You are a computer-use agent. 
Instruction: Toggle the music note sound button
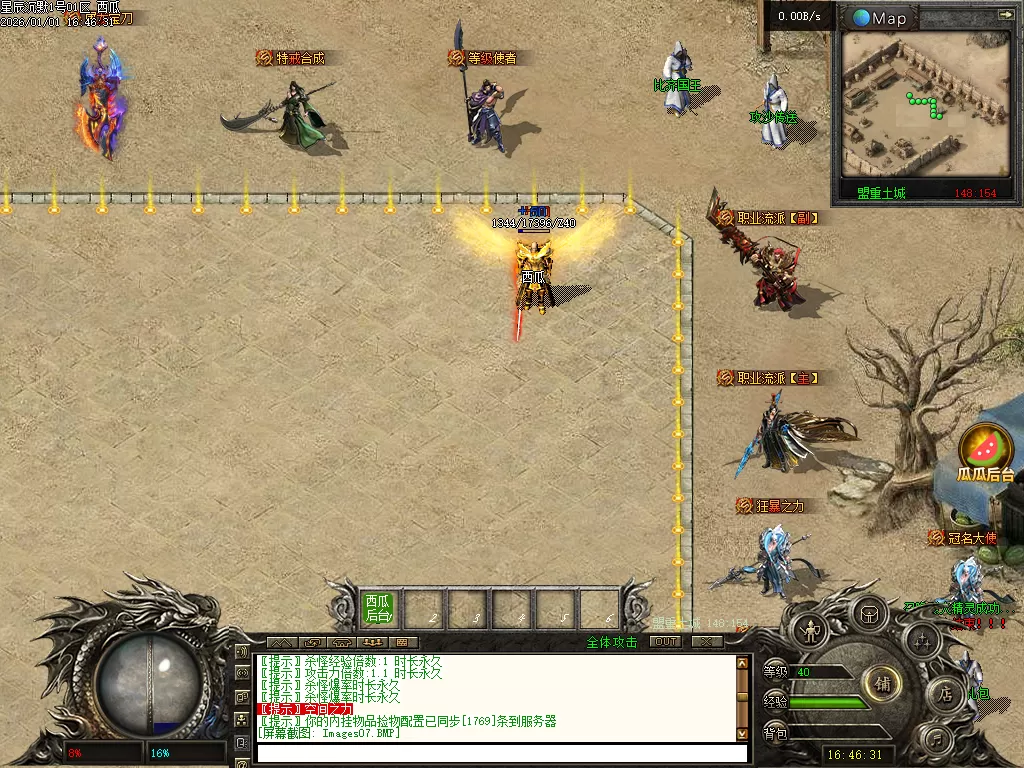pos(935,741)
